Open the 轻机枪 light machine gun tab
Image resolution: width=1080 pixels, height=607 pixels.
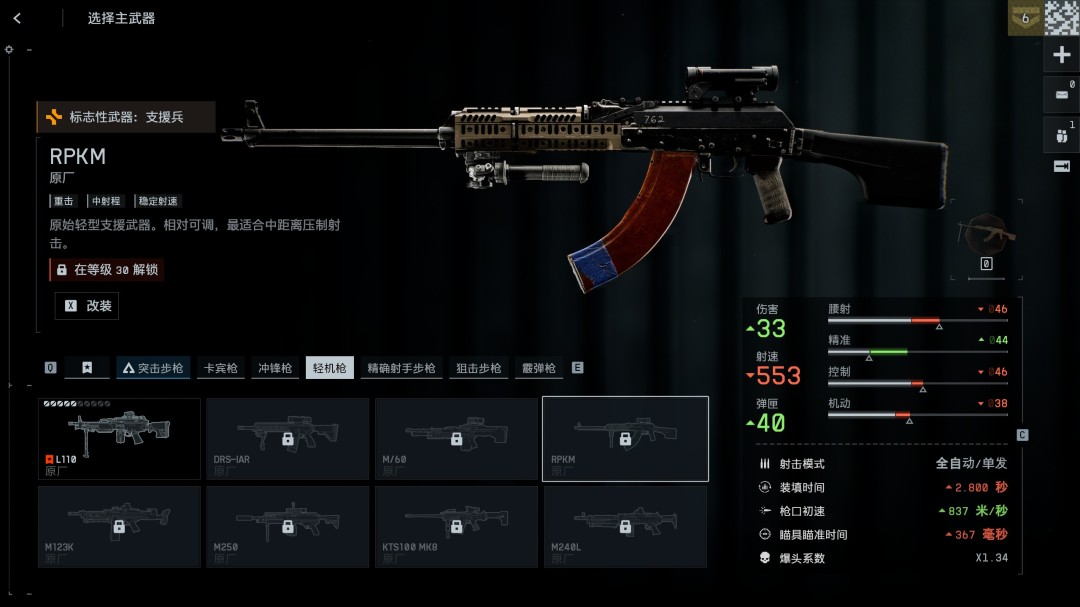pos(329,368)
